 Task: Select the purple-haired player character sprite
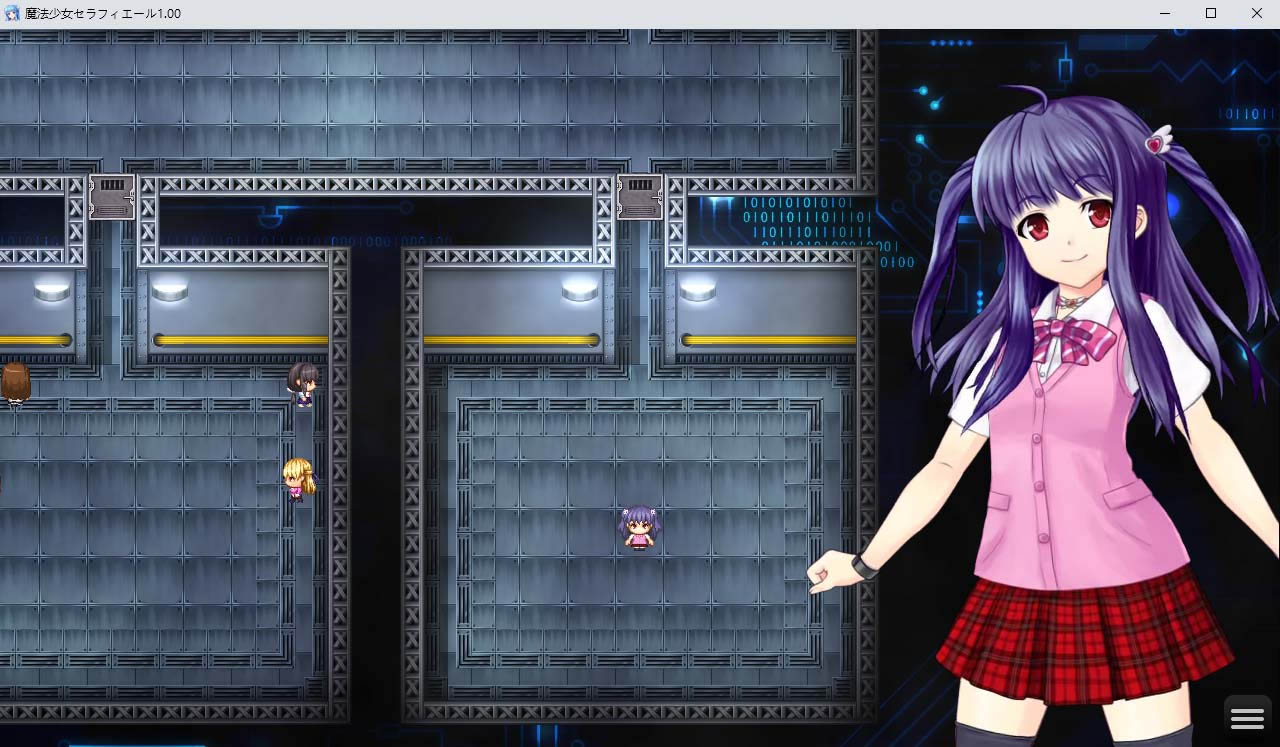[641, 530]
